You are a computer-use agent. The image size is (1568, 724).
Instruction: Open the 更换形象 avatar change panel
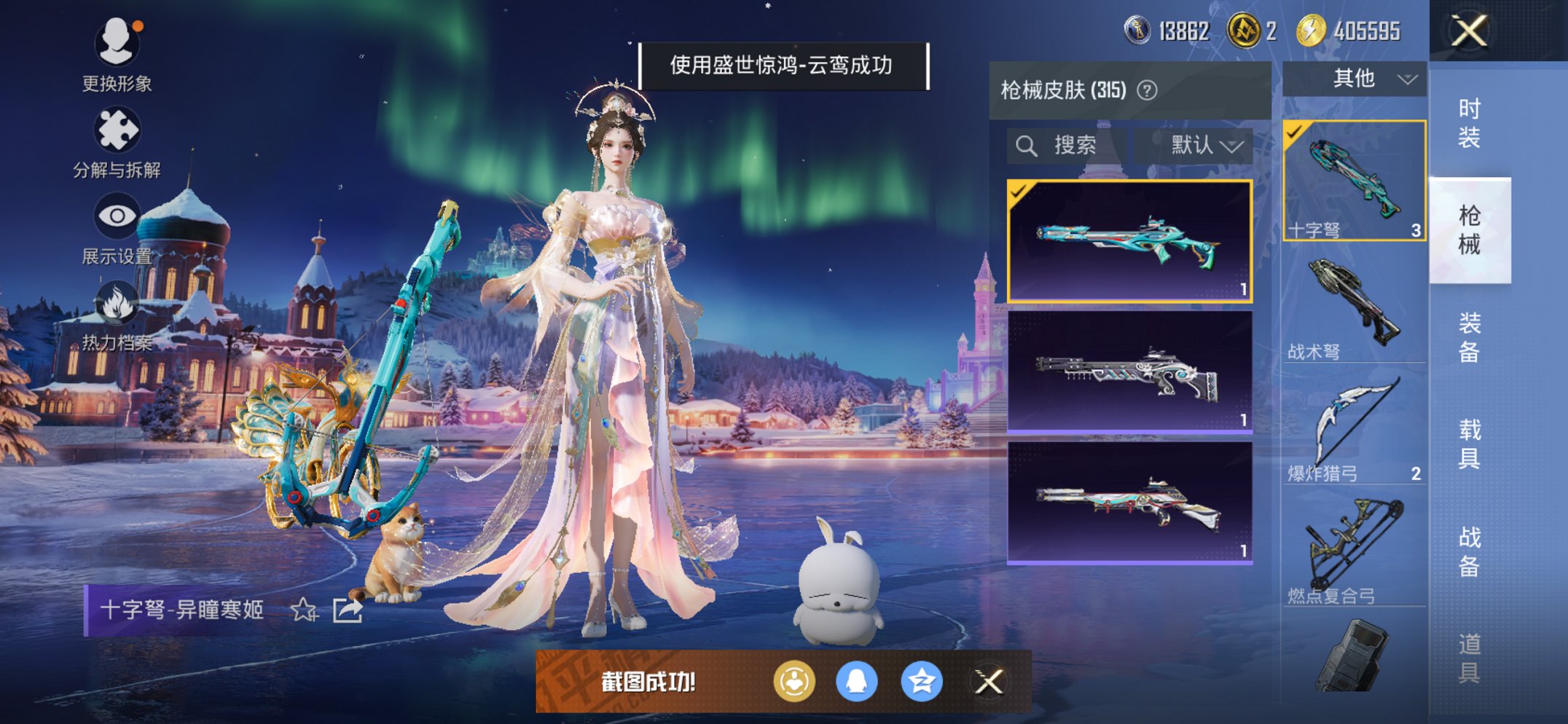tap(119, 44)
